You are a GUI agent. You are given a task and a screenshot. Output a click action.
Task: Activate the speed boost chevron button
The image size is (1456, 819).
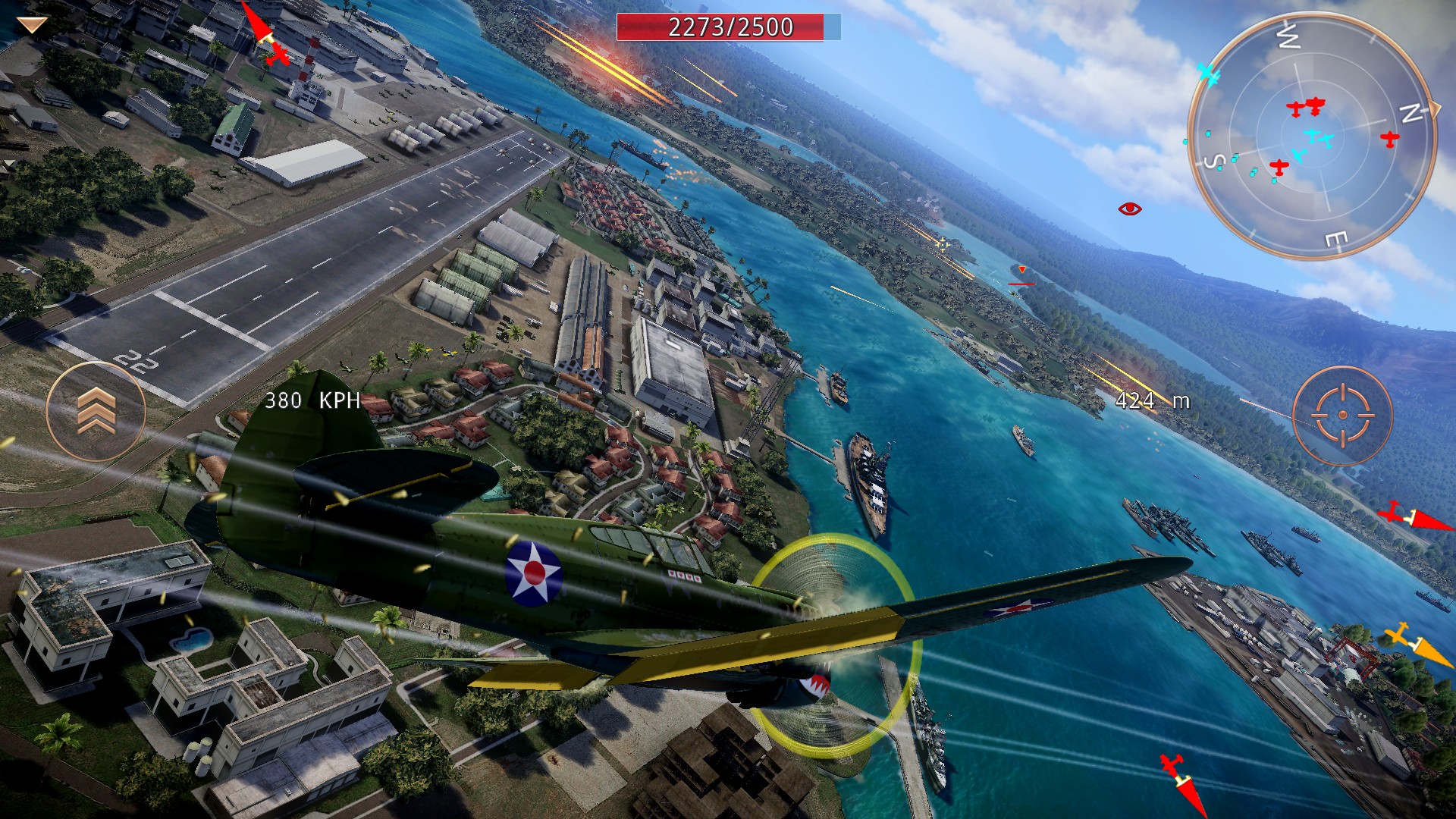coord(96,412)
